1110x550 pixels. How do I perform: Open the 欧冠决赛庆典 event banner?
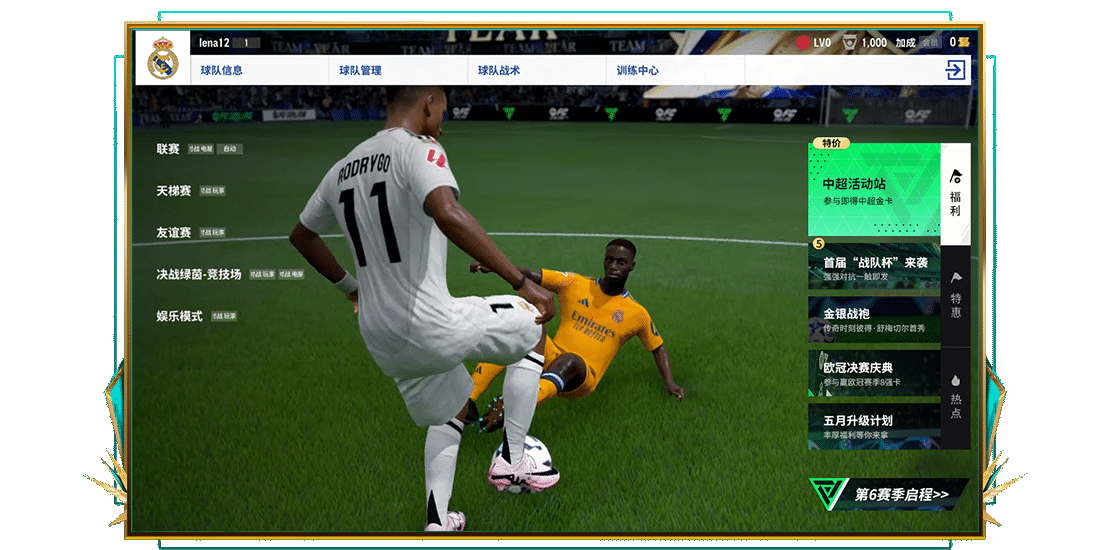[x=874, y=373]
